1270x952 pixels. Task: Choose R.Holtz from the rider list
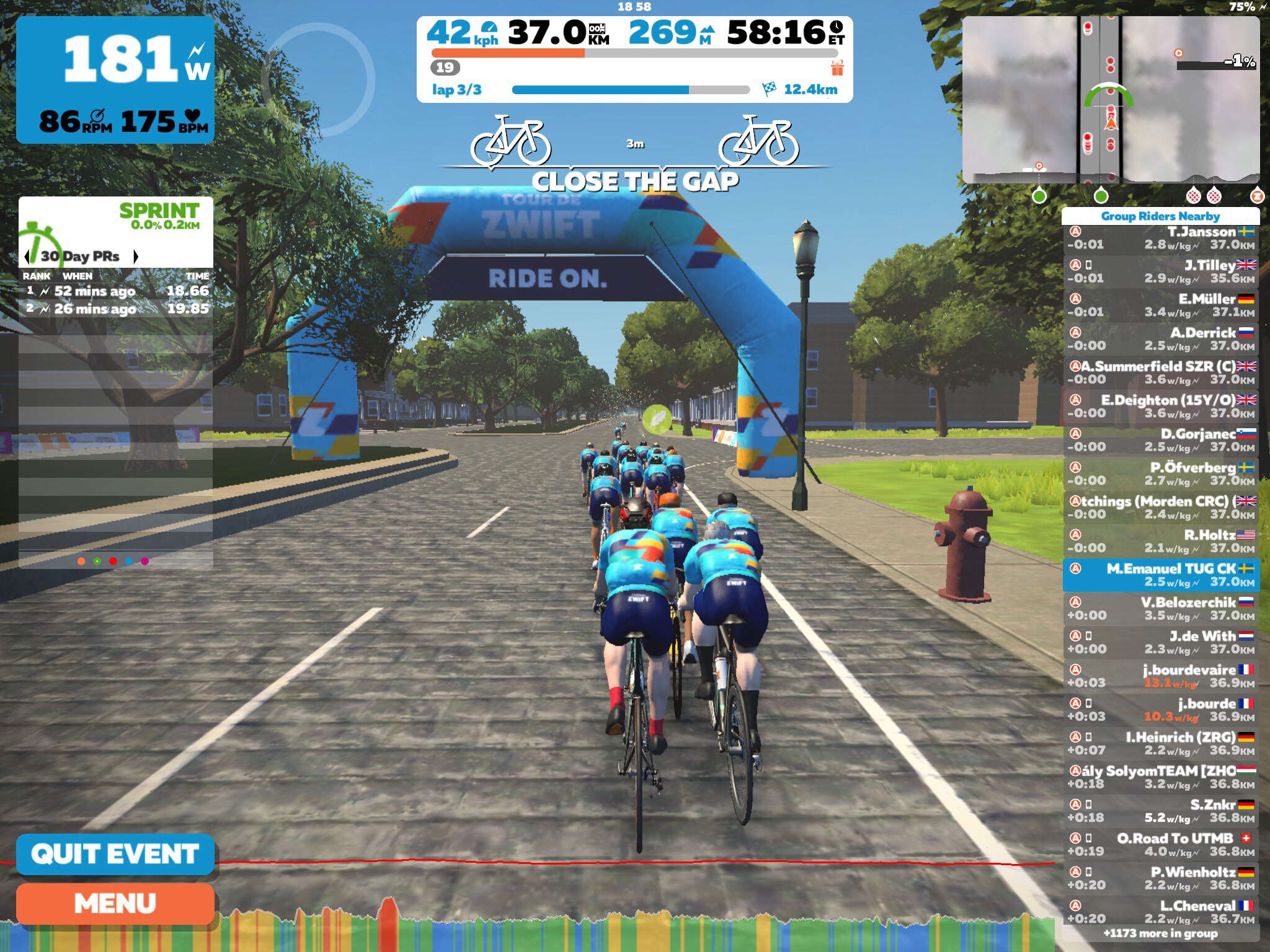[x=1160, y=542]
